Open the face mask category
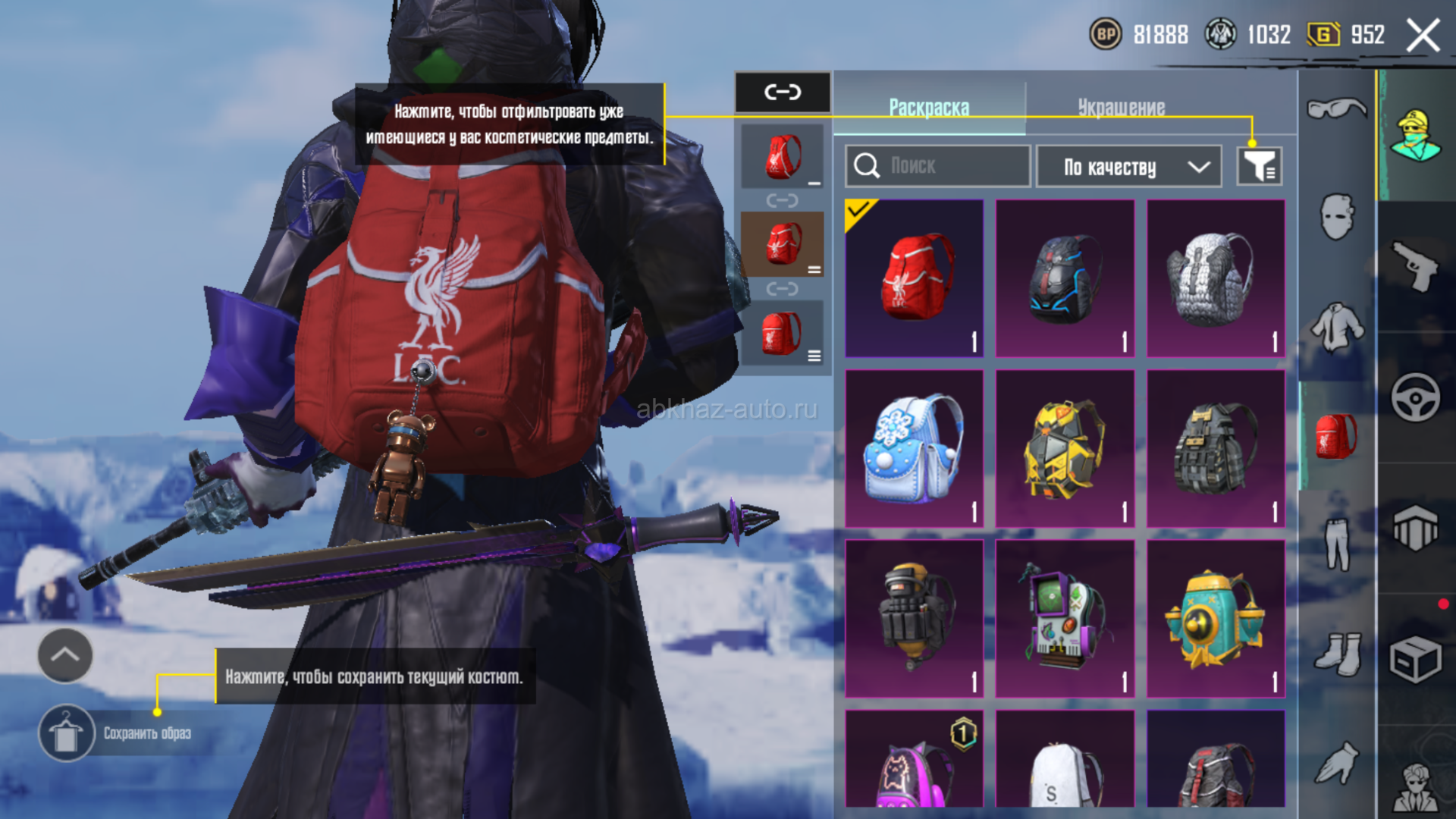Viewport: 1456px width, 819px height. [x=1337, y=217]
